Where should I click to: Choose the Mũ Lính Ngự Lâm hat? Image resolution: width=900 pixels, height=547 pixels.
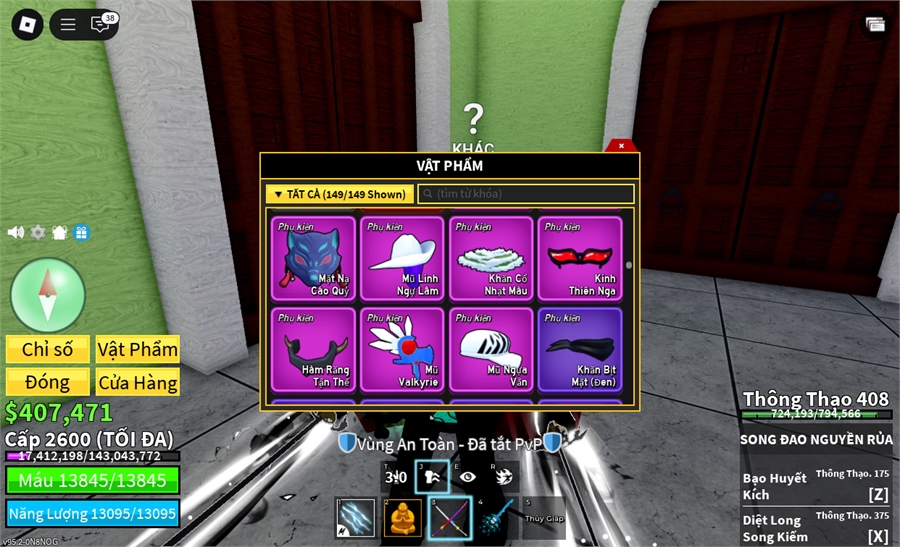point(402,258)
